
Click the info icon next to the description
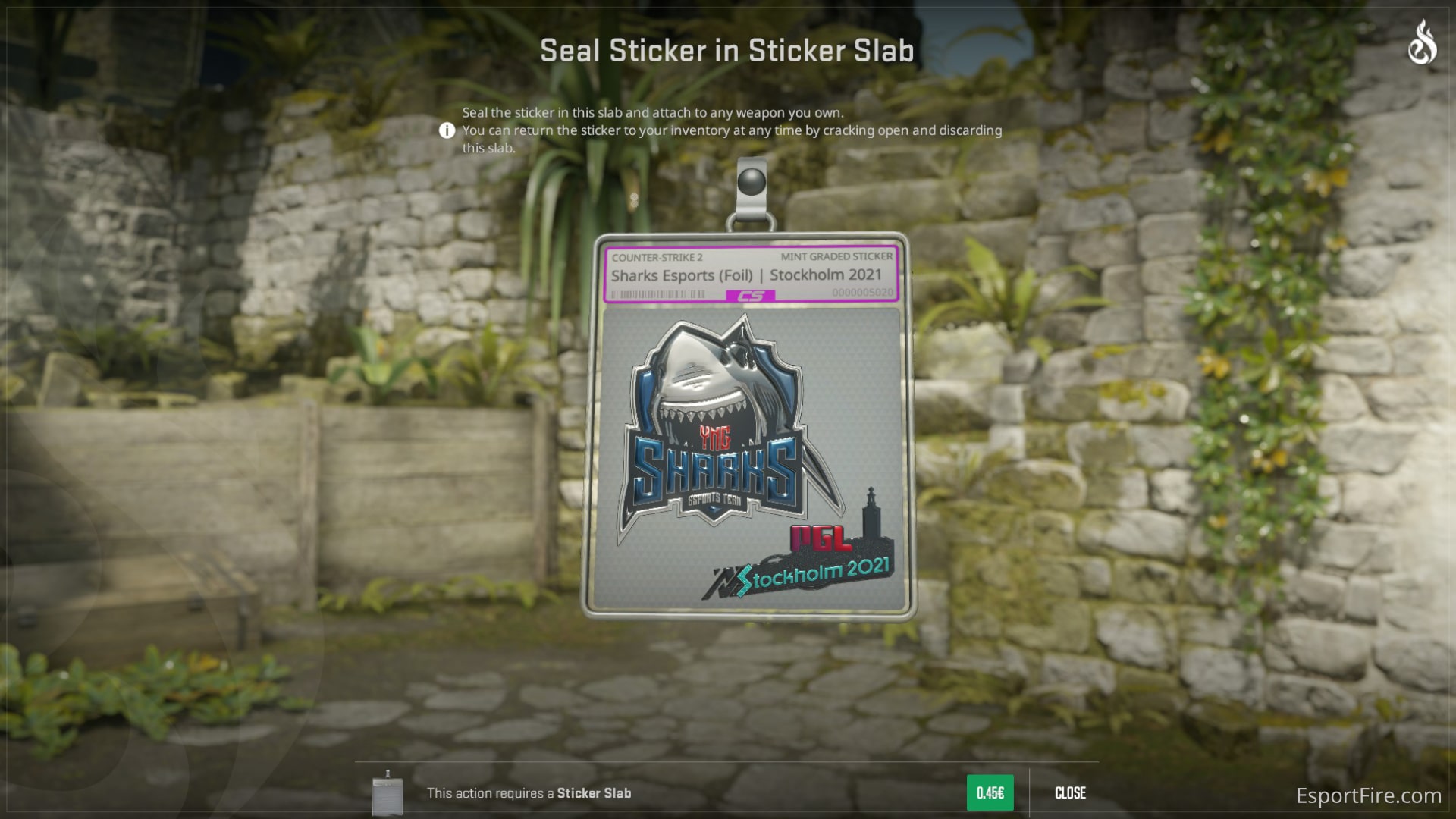448,130
